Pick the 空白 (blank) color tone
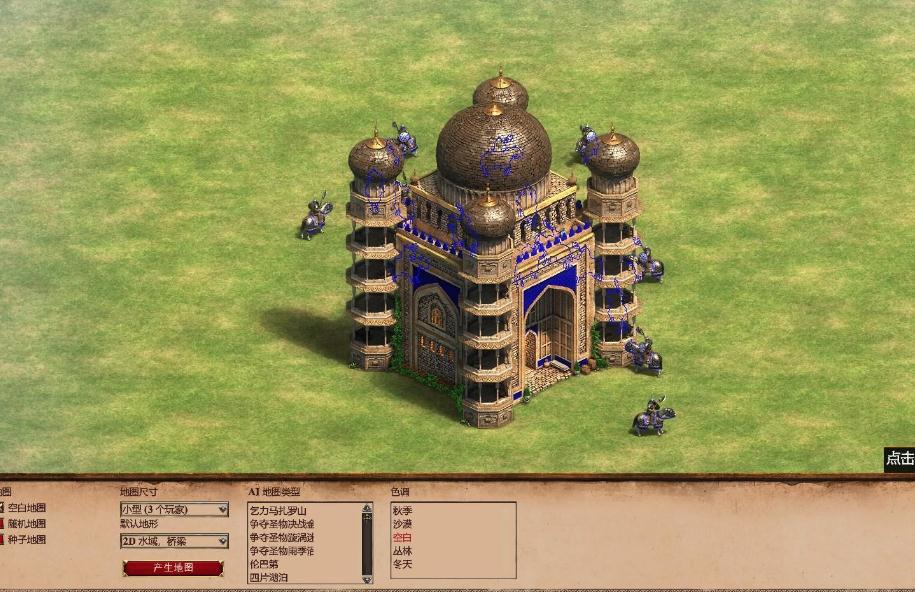 (x=402, y=538)
